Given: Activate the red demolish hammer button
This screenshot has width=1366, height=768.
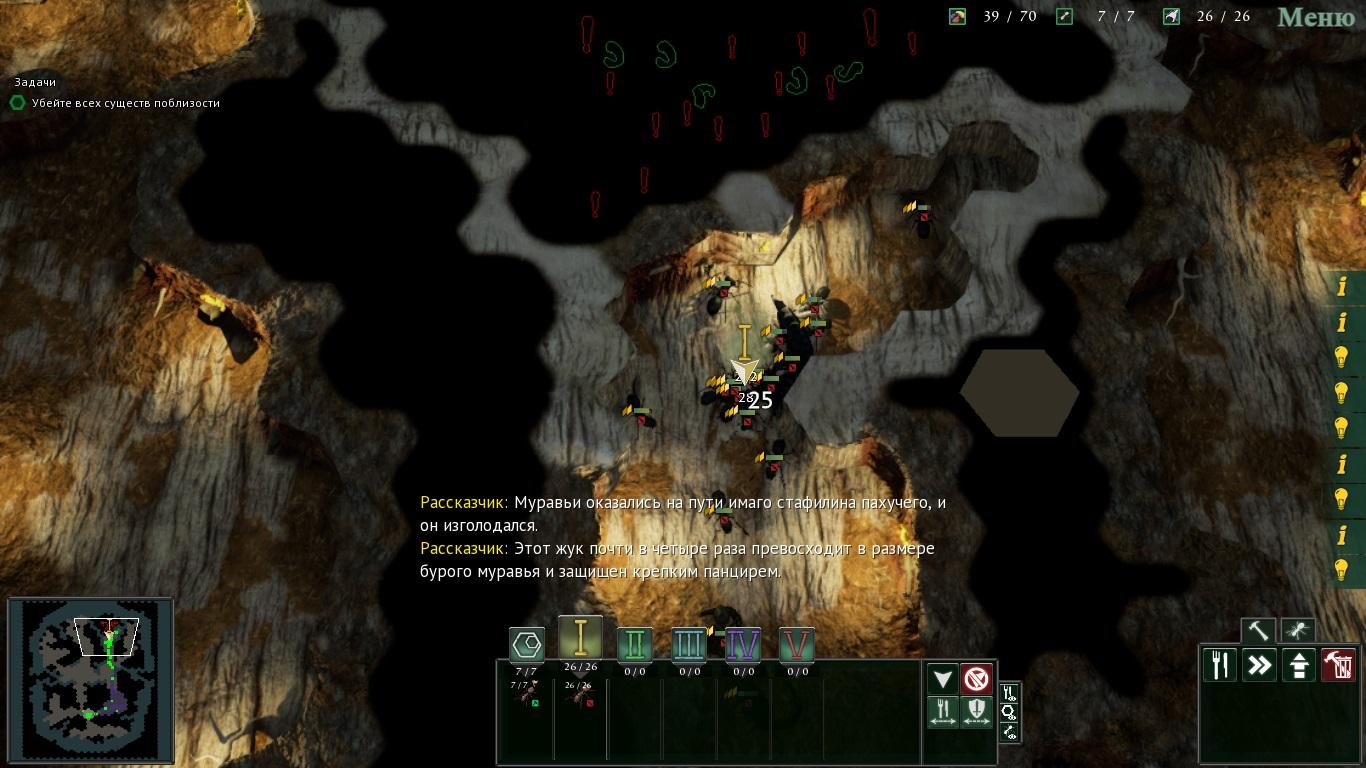Looking at the screenshot, I should click(1338, 665).
